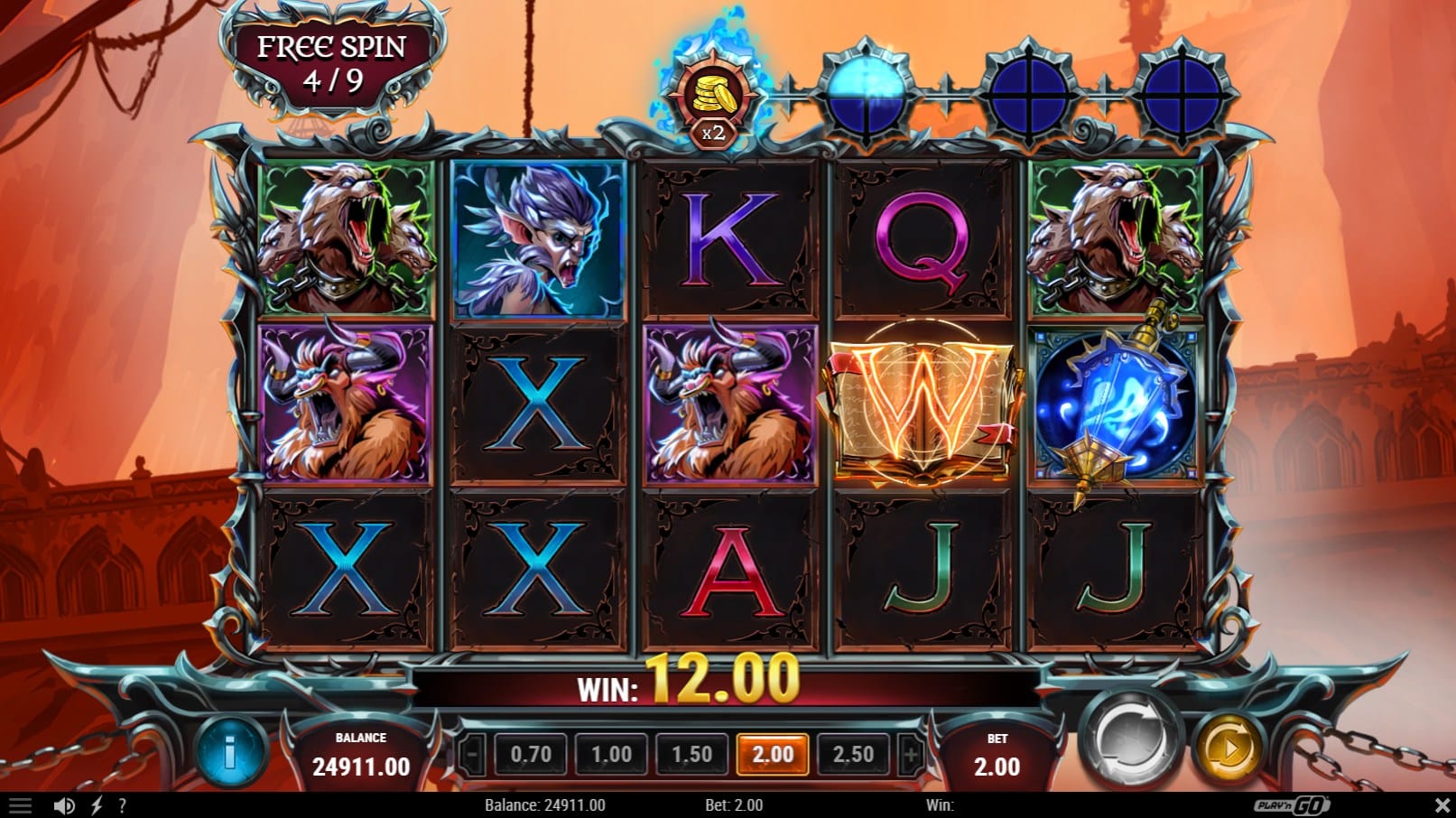Select the 0.70 bet amount
The height and width of the screenshot is (818, 1456).
531,754
